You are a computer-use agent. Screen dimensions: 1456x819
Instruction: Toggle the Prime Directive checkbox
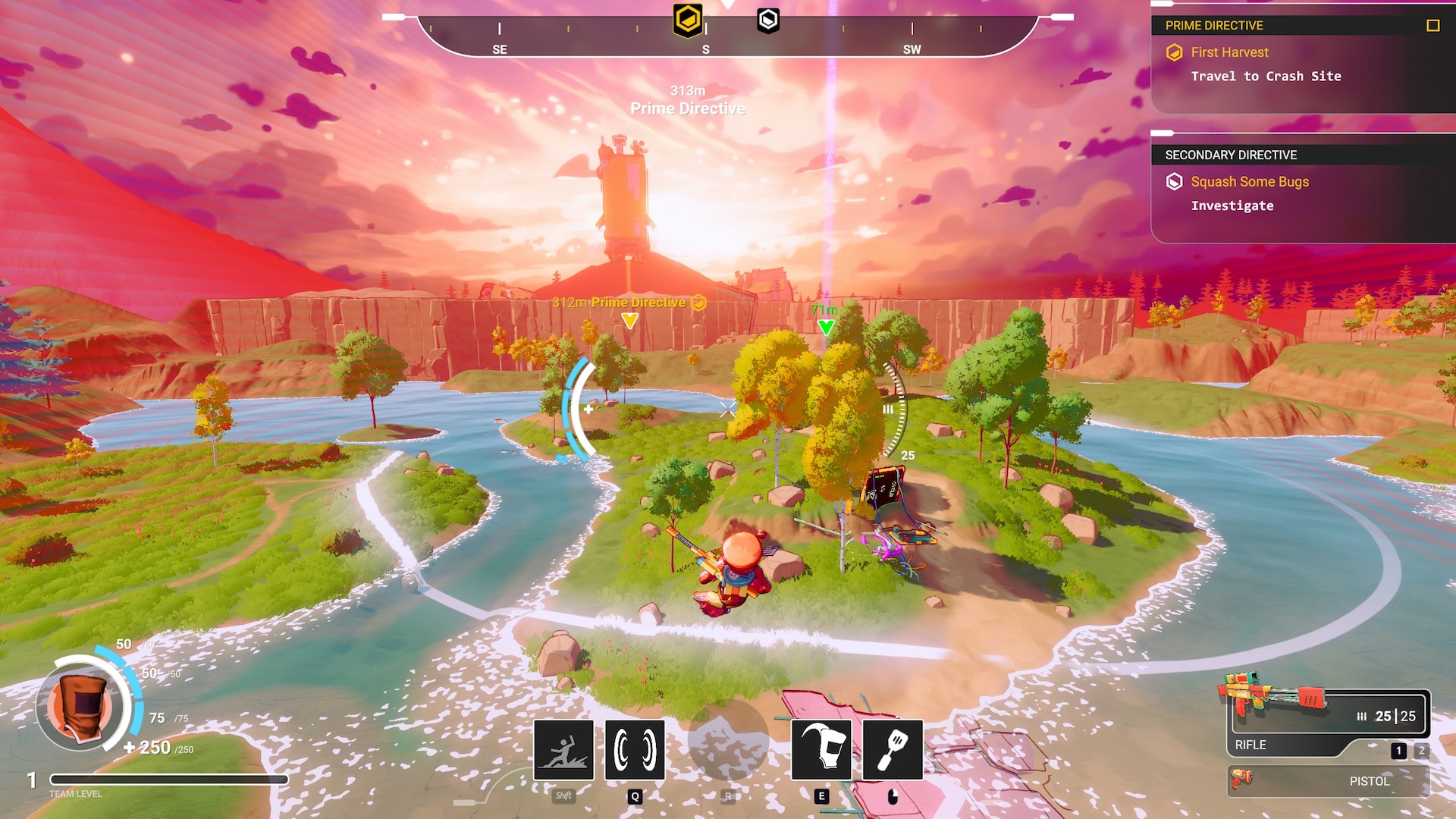pos(1432,26)
